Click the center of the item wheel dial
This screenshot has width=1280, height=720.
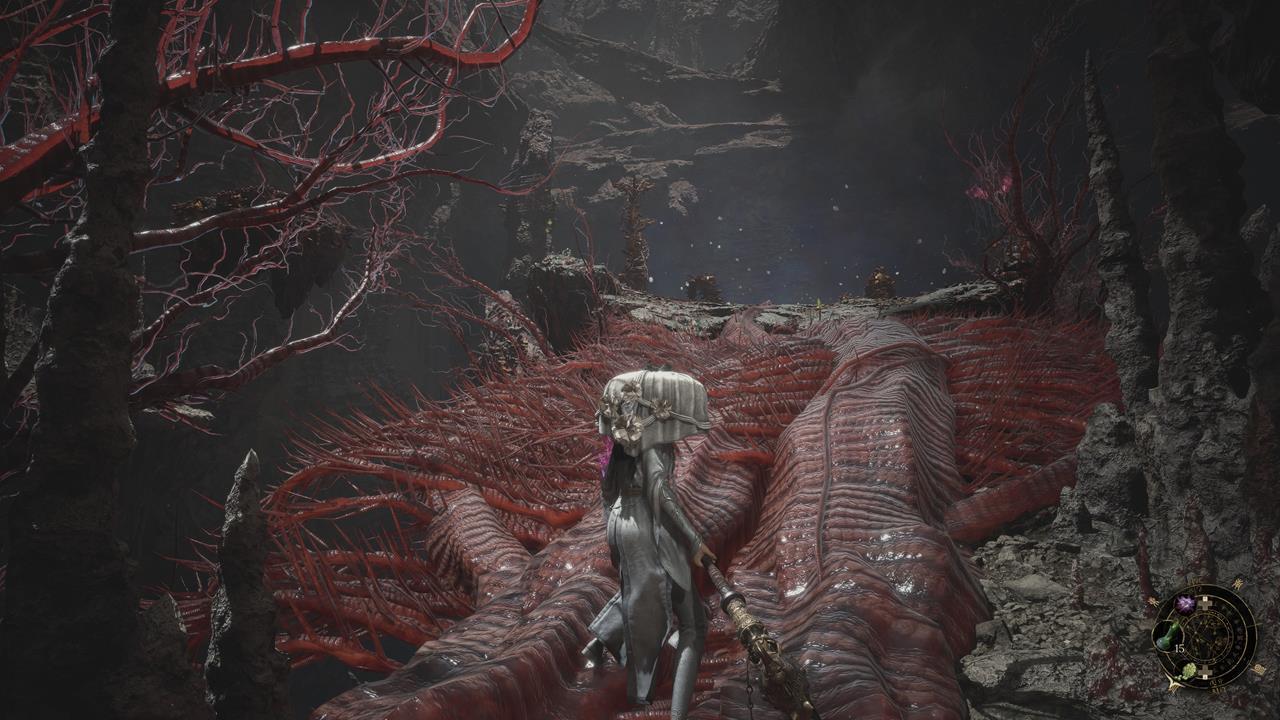click(1203, 636)
